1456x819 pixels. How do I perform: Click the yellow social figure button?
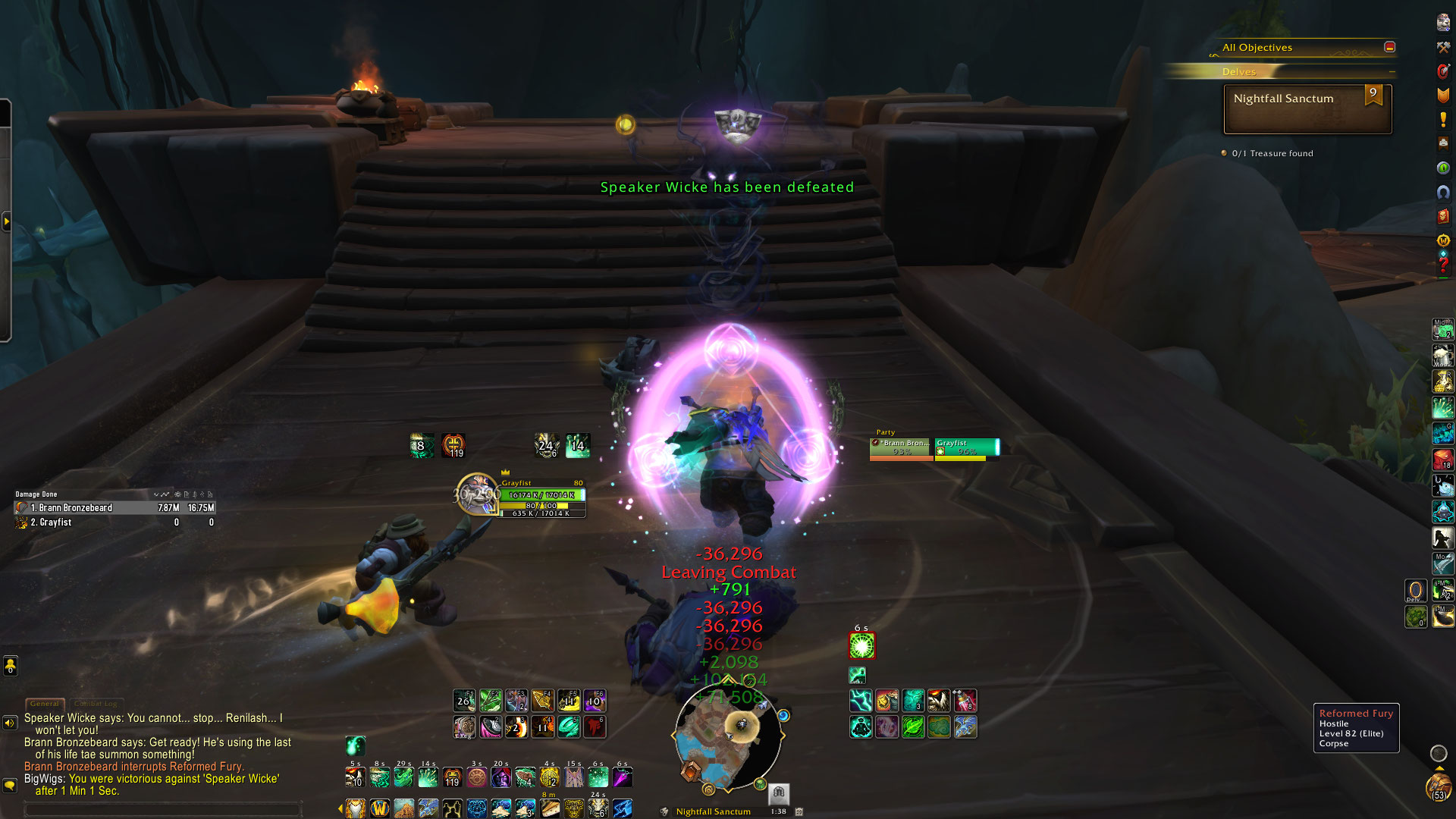click(x=10, y=666)
